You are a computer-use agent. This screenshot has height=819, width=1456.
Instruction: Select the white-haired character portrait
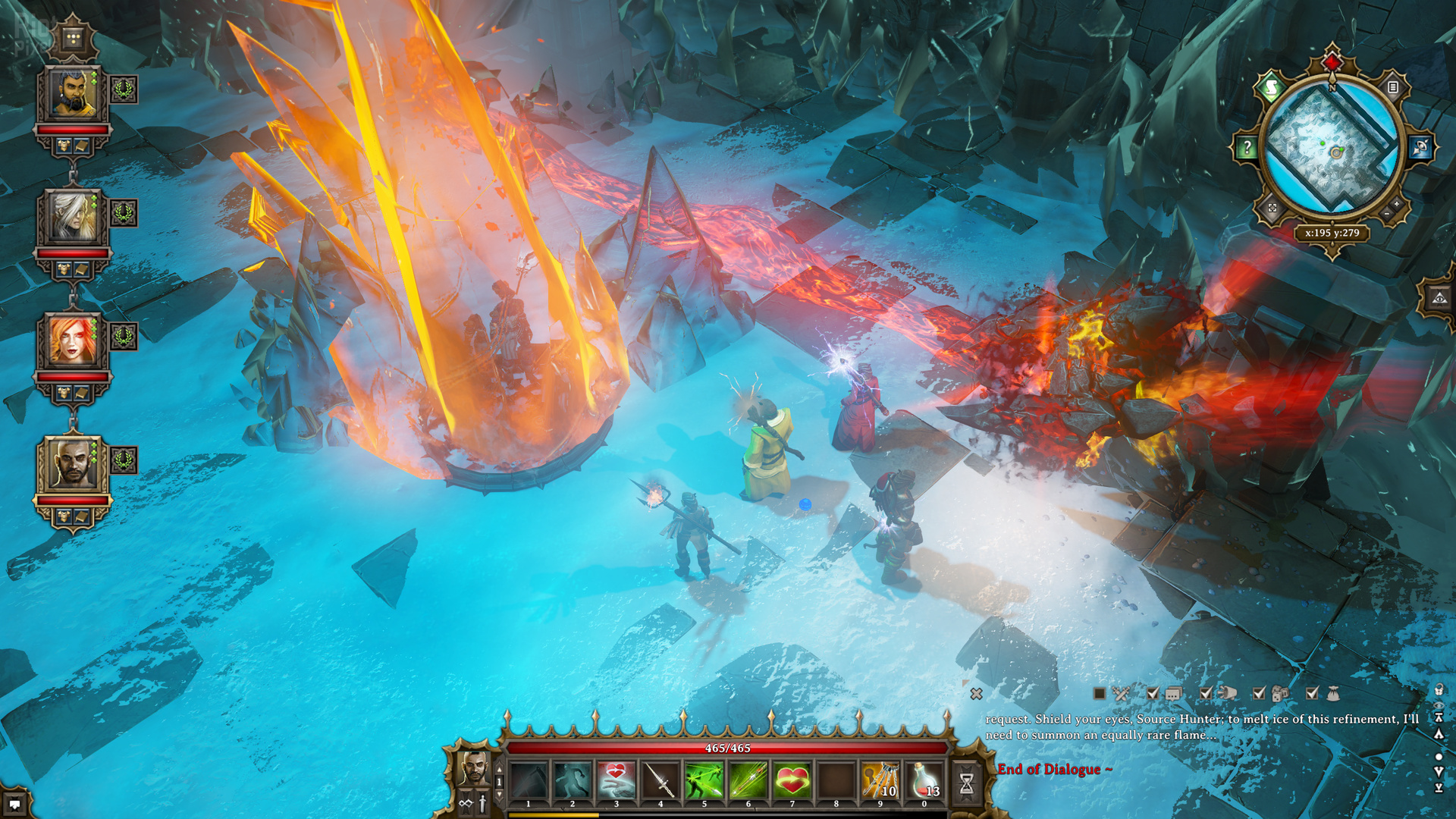74,217
